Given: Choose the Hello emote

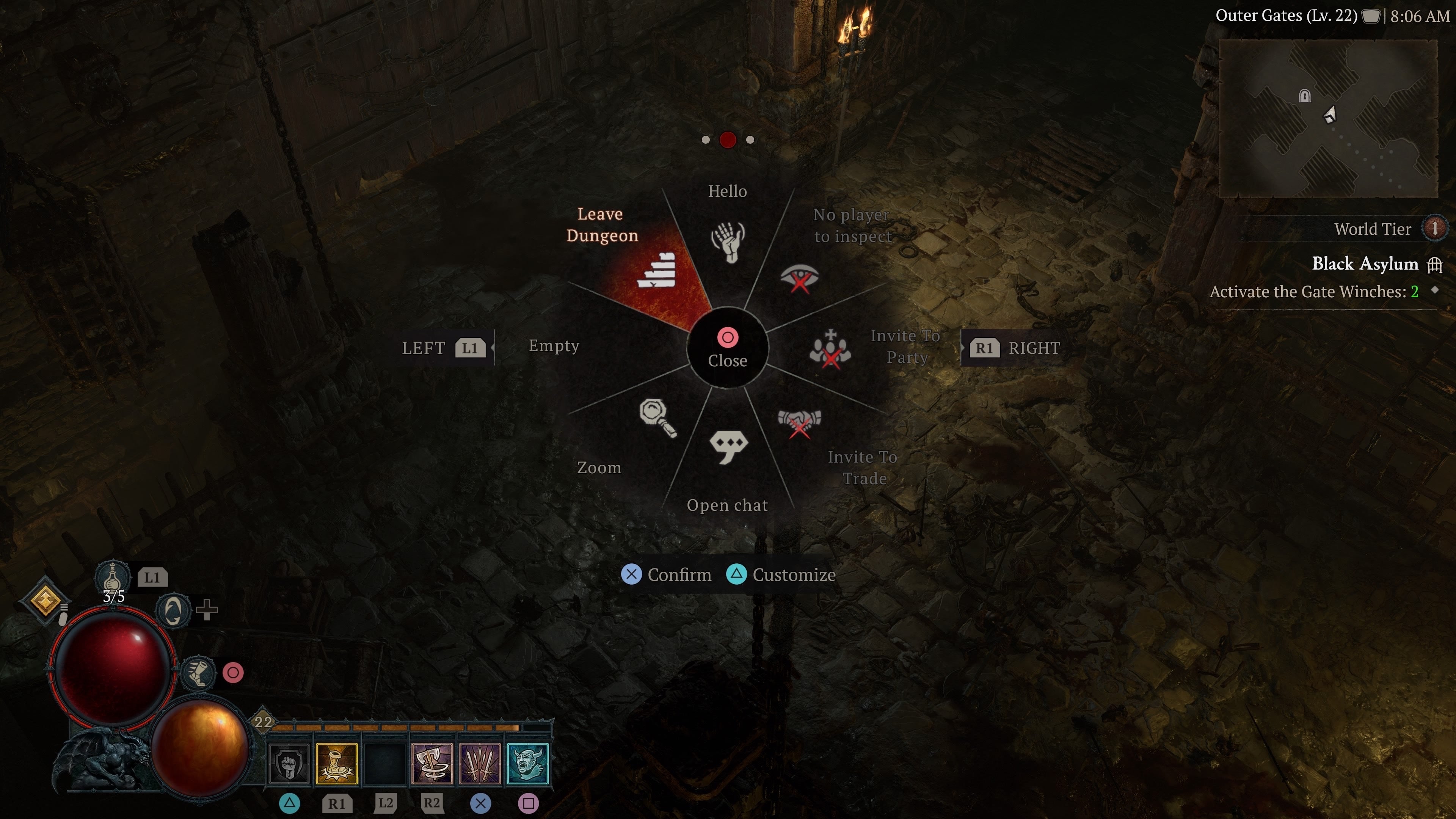Looking at the screenshot, I should [x=728, y=242].
